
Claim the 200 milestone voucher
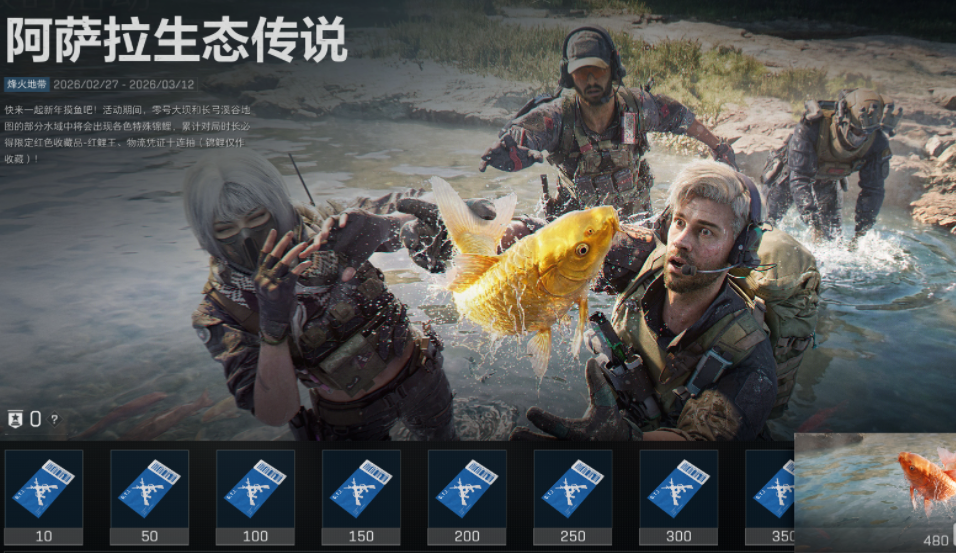(467, 490)
